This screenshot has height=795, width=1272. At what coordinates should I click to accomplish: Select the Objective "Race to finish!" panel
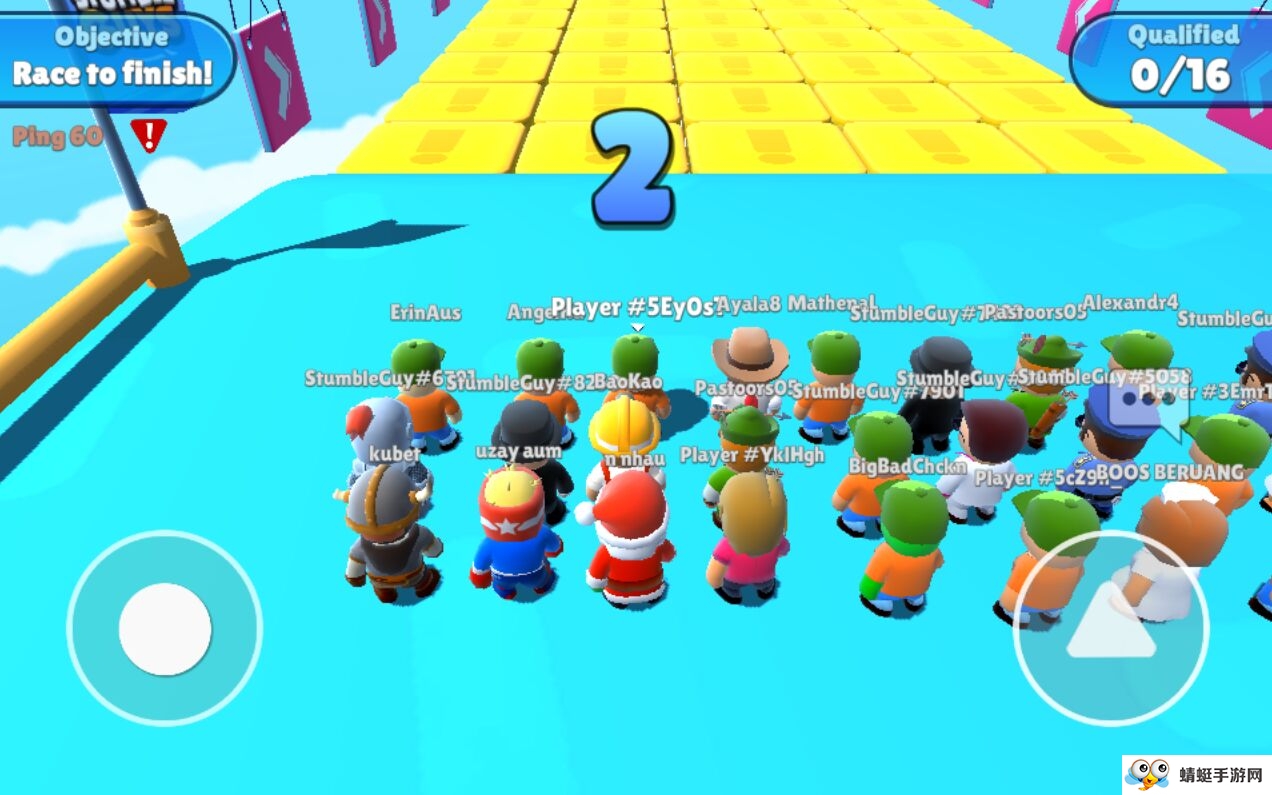pyautogui.click(x=113, y=58)
